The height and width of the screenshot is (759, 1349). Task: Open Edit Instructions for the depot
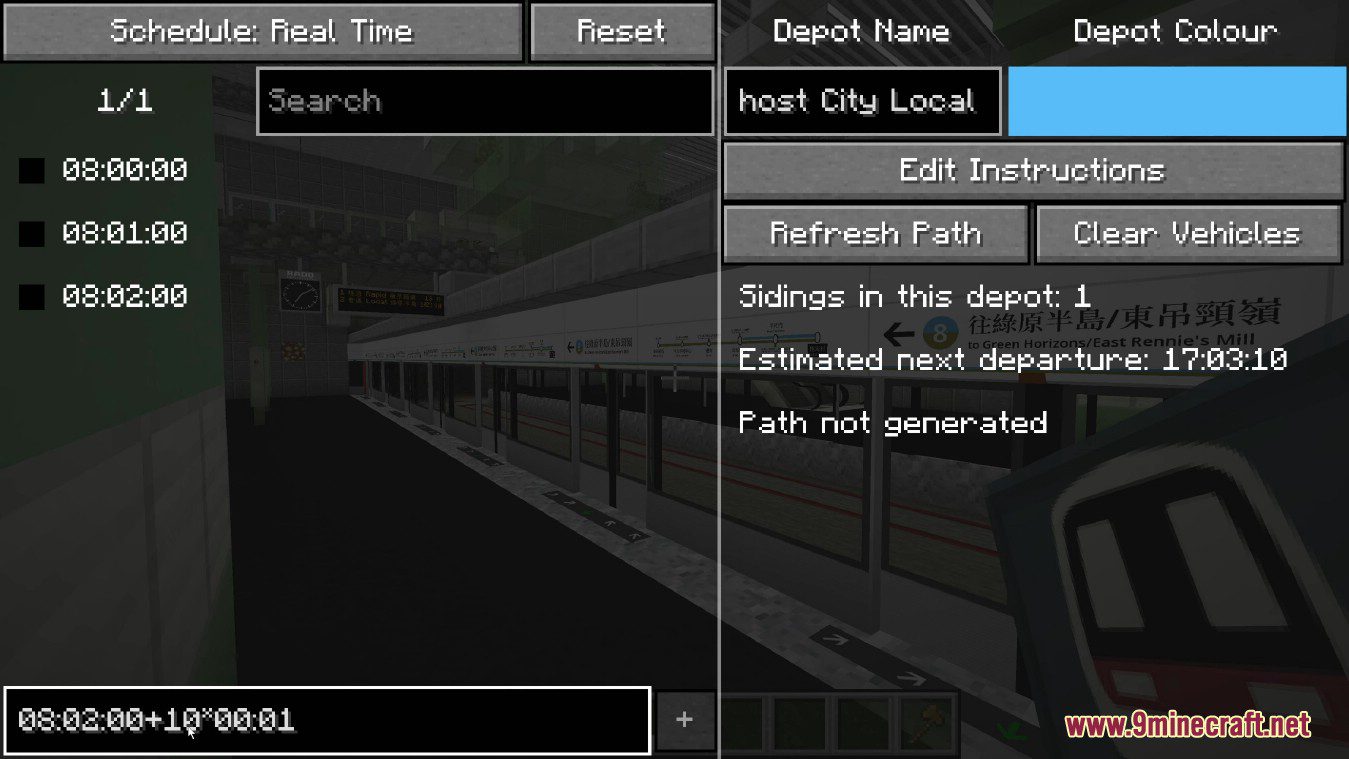pos(1034,170)
